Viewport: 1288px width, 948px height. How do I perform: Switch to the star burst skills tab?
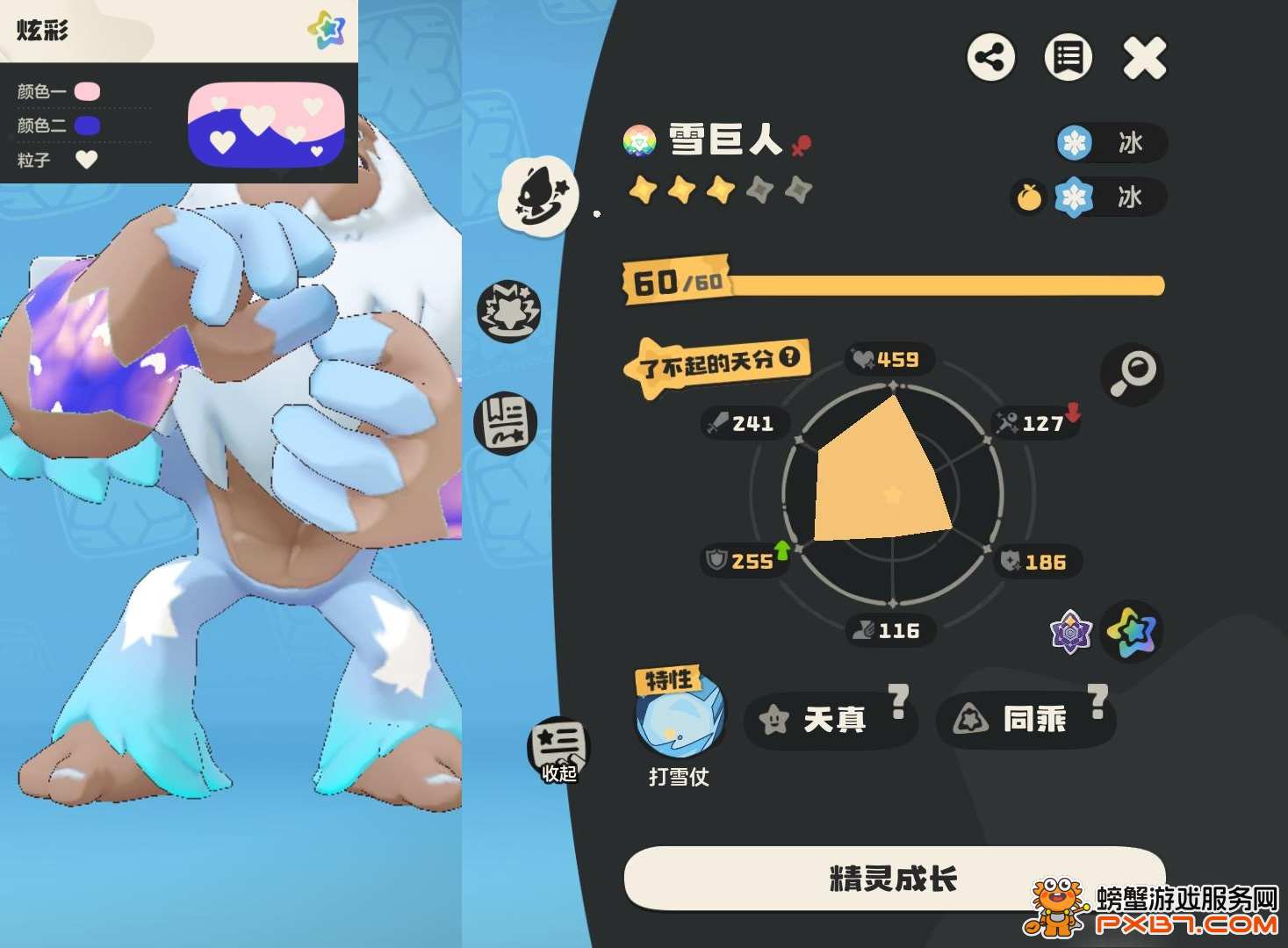click(x=508, y=311)
